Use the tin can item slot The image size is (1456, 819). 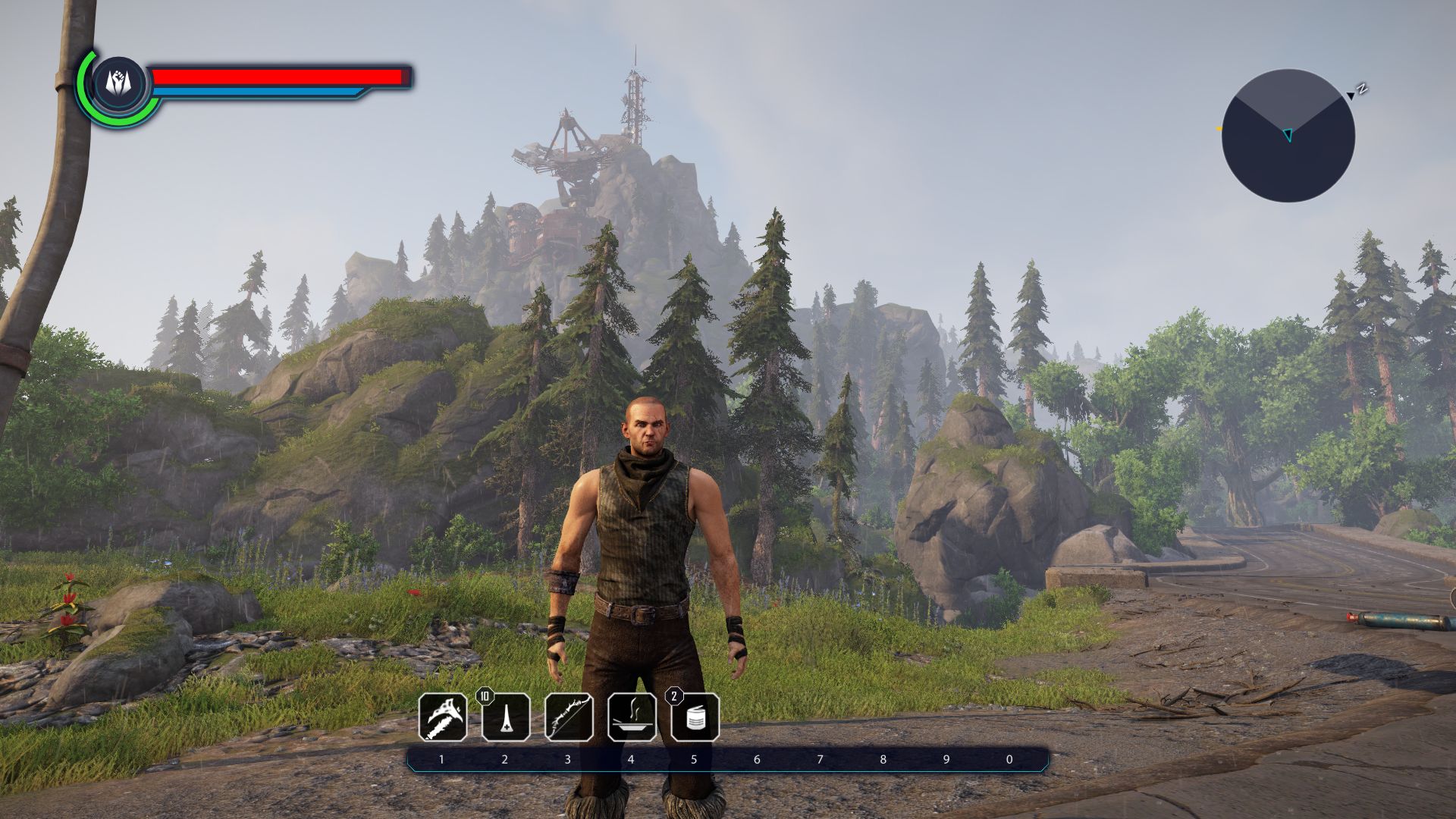click(x=695, y=717)
